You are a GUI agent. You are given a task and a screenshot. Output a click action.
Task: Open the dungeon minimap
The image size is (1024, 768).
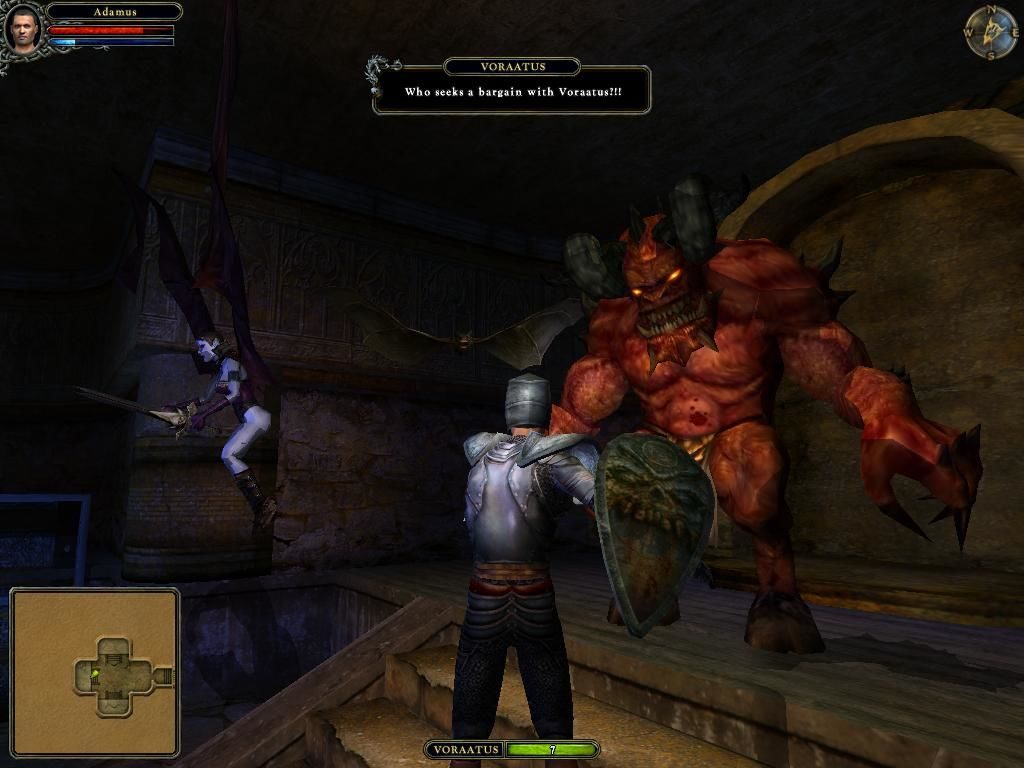coord(95,671)
